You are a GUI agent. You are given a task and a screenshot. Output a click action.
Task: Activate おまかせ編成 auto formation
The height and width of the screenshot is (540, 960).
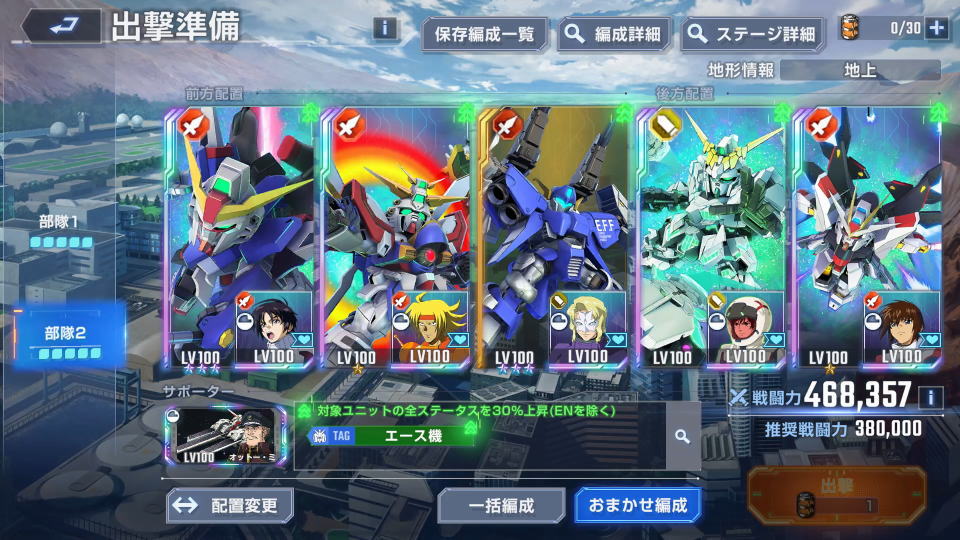pos(638,505)
